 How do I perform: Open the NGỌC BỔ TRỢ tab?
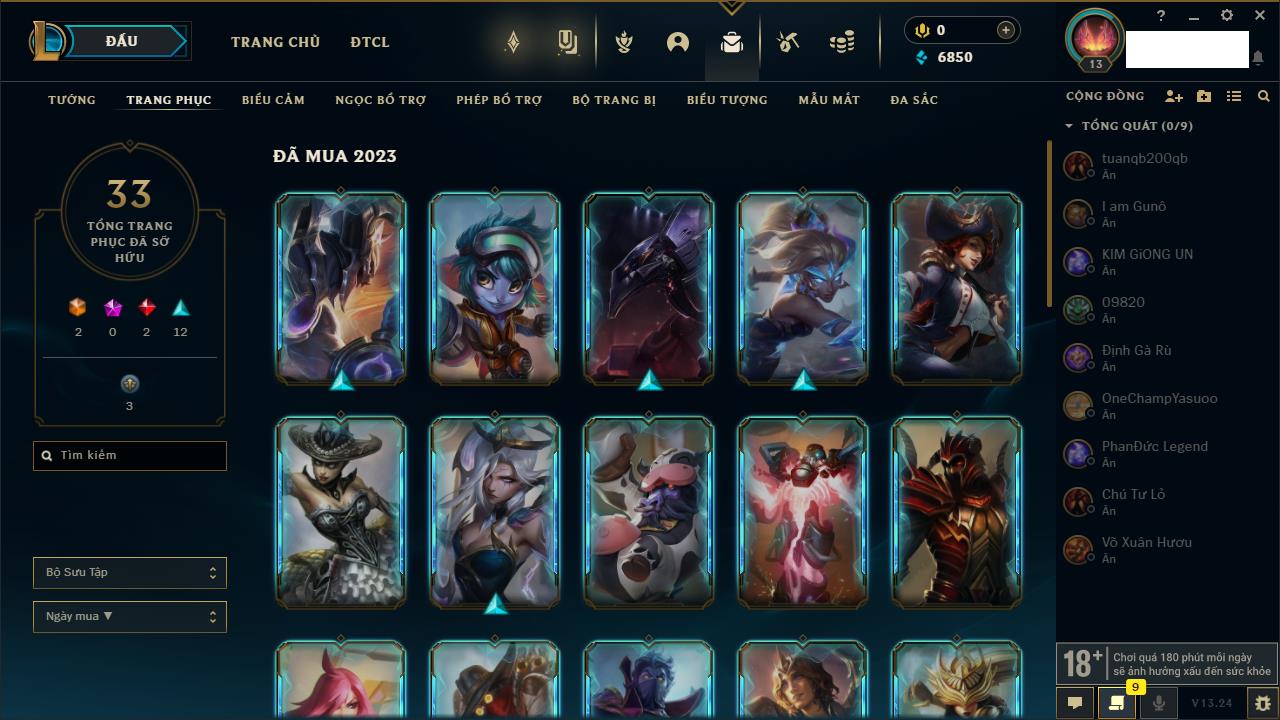pos(380,100)
